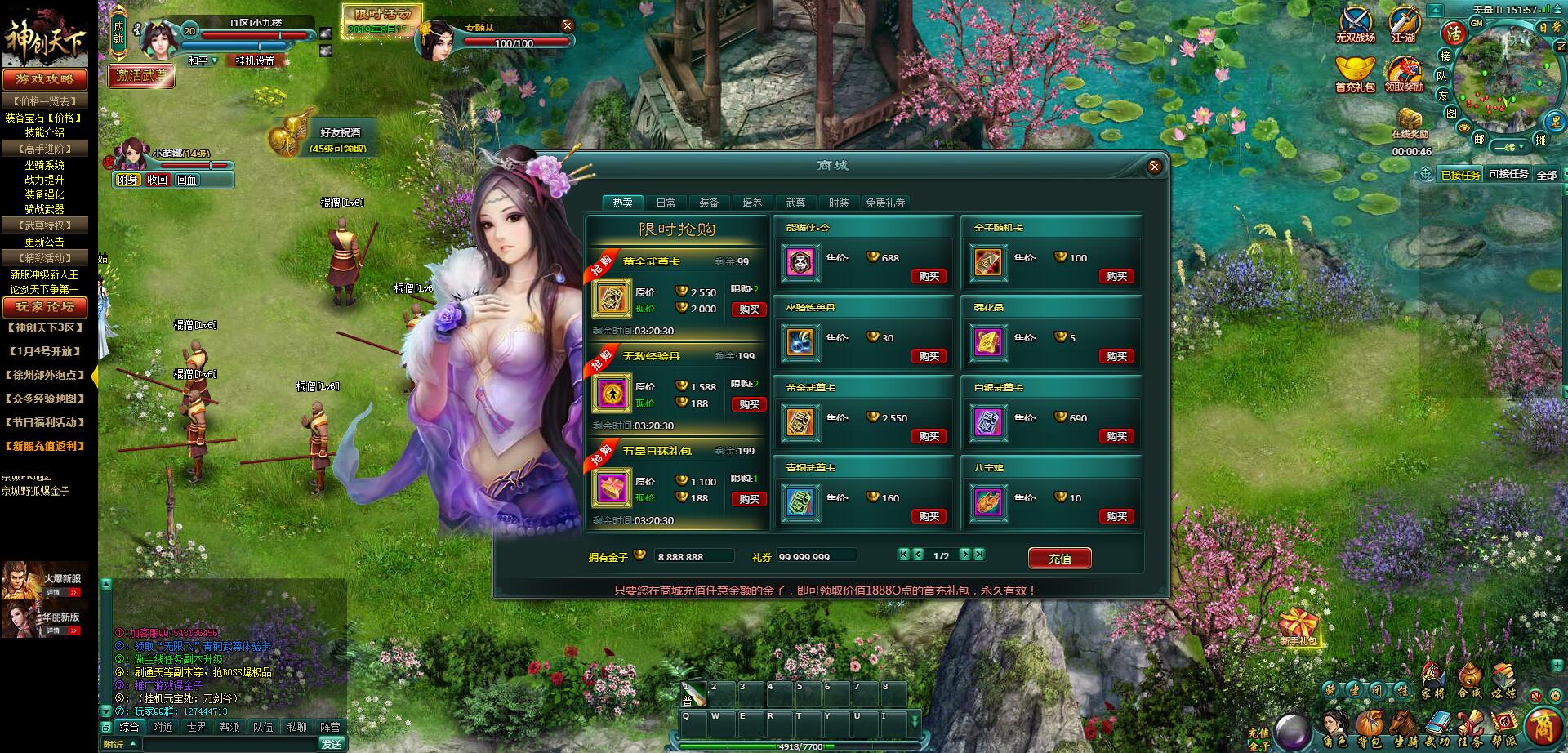The height and width of the screenshot is (753, 1568).
Task: Select the 白银武尊卡 item icon
Action: [988, 423]
